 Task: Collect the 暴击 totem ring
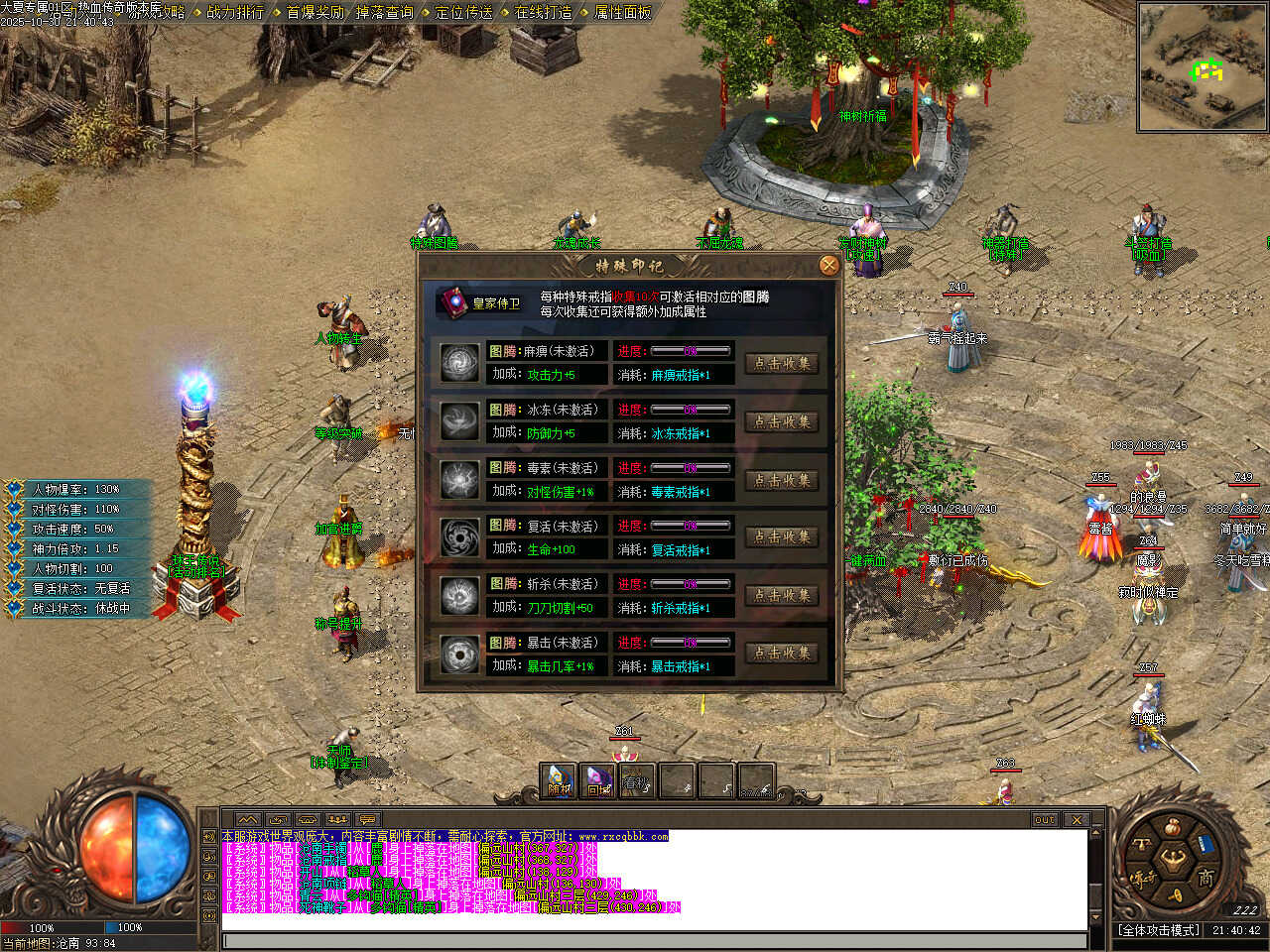tap(782, 654)
